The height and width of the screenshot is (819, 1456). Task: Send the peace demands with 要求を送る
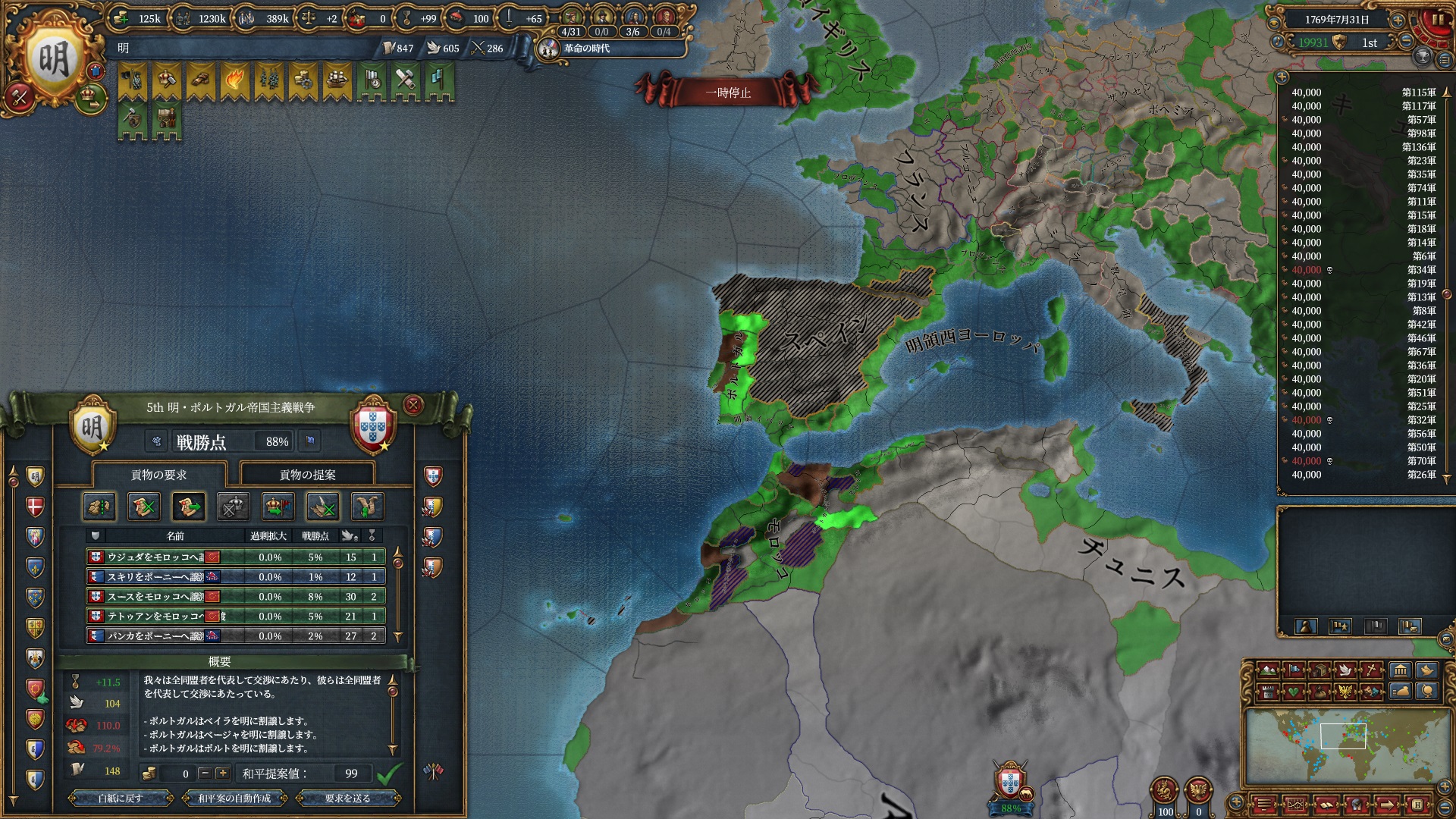[x=347, y=798]
